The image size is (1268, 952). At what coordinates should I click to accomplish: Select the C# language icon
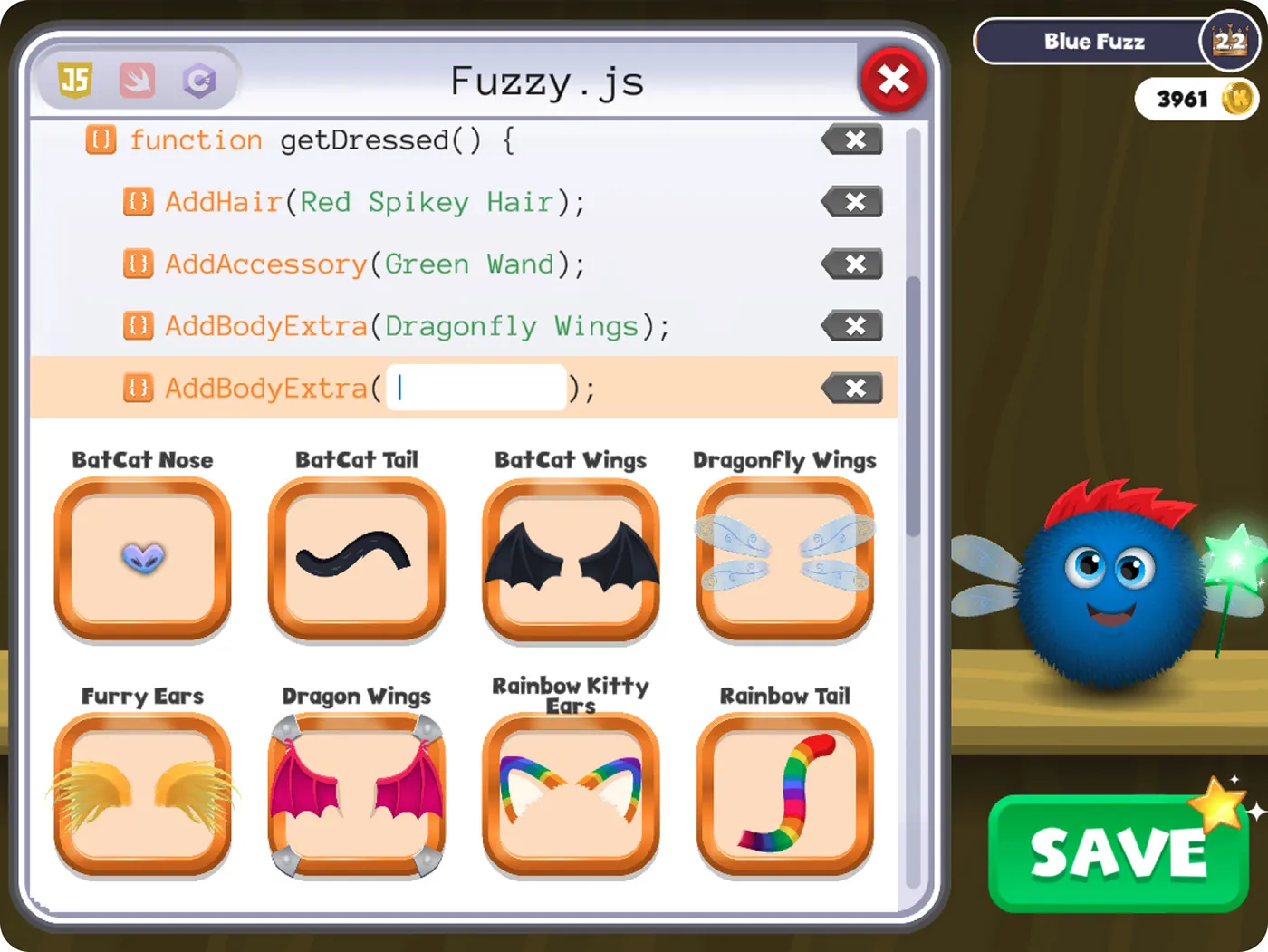200,80
